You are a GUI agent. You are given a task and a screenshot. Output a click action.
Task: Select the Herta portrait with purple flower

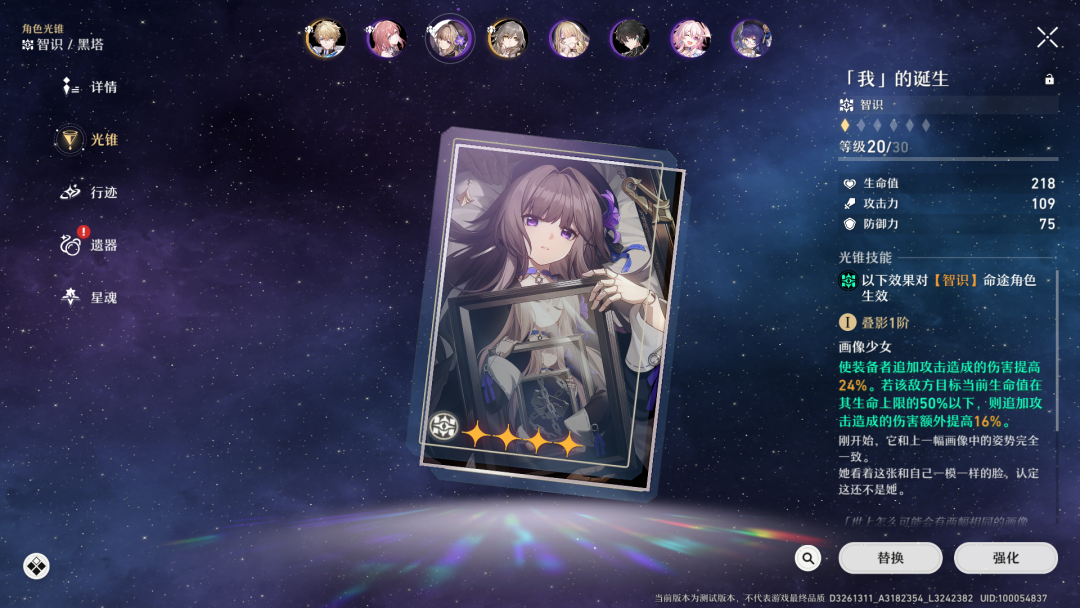[x=449, y=39]
